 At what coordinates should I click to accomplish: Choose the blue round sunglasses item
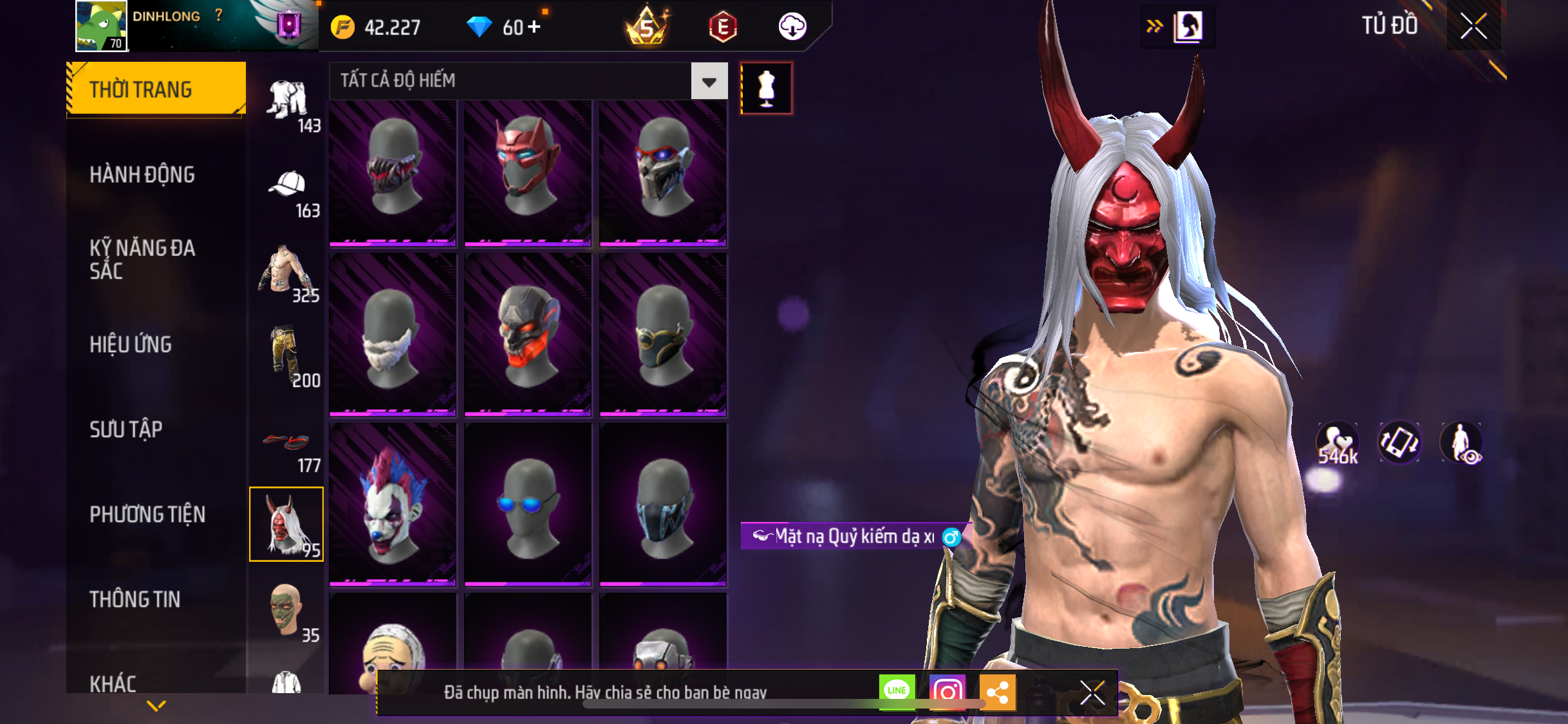click(x=528, y=504)
